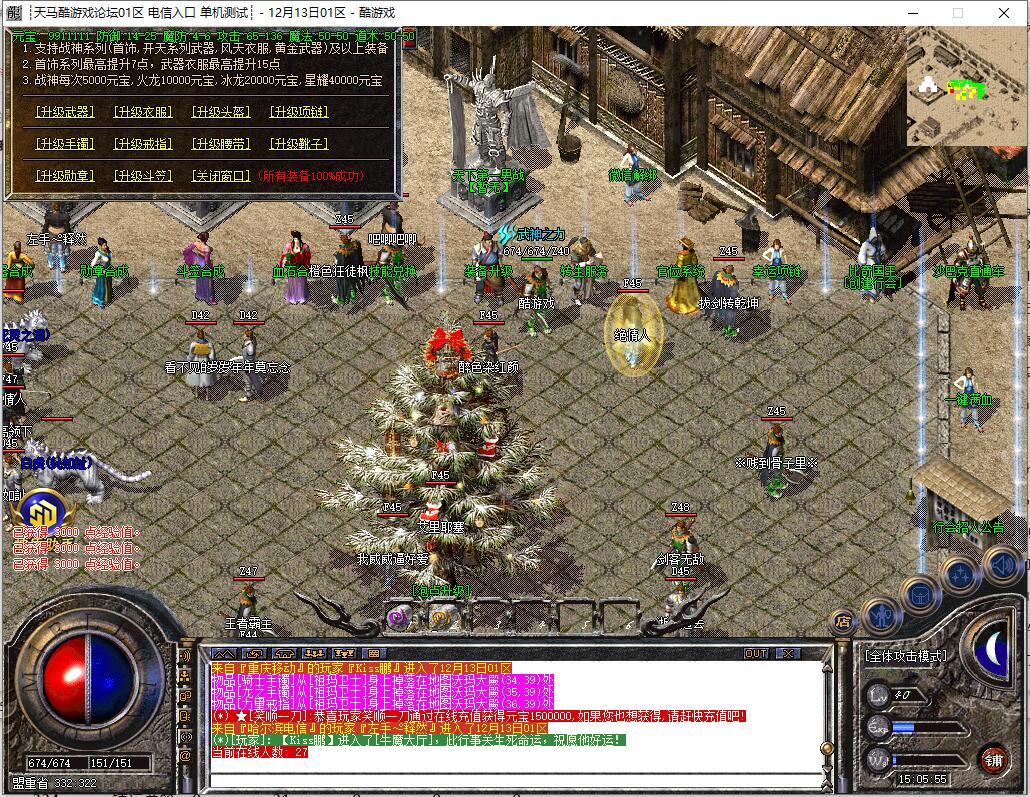Choose the 升级项链 upgrade necklace option
This screenshot has height=797, width=1030.
(298, 112)
